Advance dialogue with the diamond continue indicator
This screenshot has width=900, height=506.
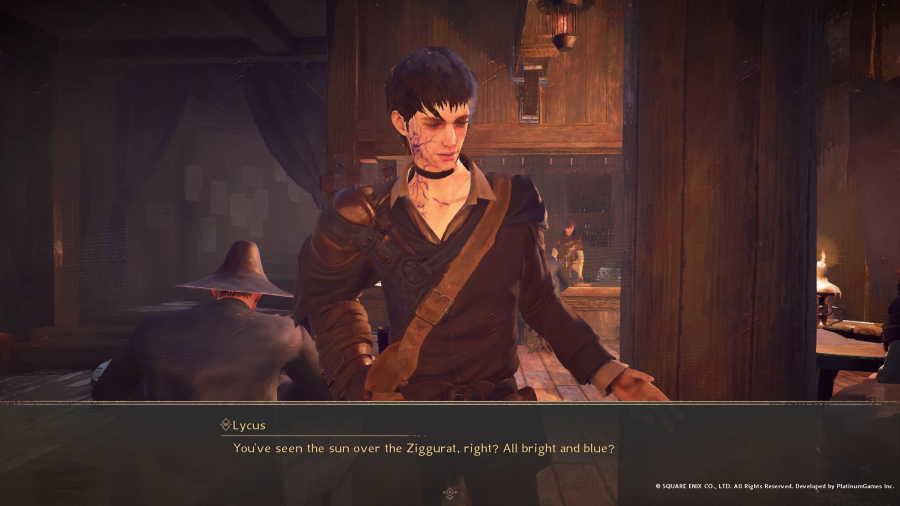coord(450,492)
